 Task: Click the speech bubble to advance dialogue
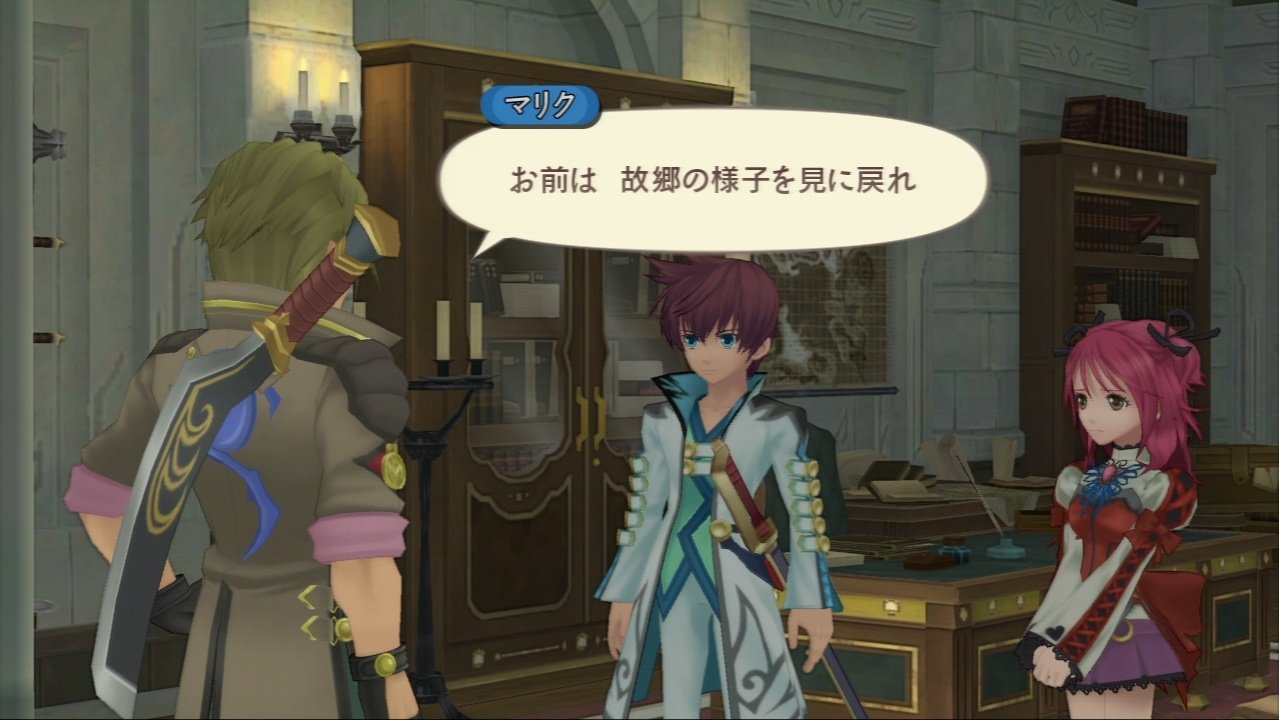coord(720,180)
